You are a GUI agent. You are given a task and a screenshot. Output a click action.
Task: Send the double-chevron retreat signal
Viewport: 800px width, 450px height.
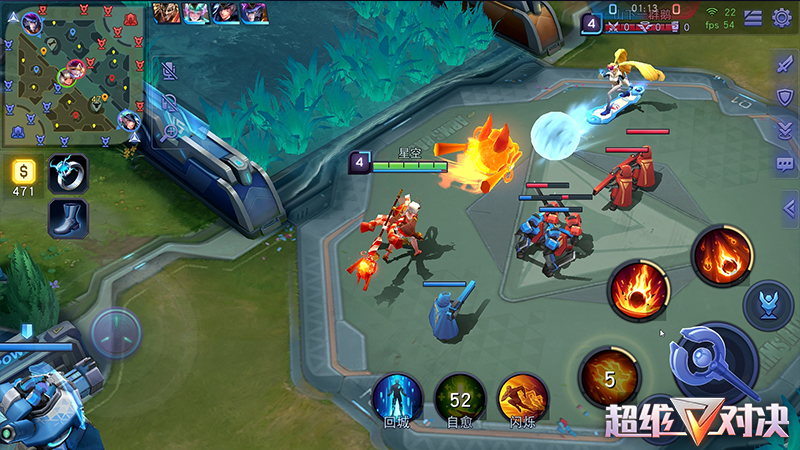click(x=785, y=129)
